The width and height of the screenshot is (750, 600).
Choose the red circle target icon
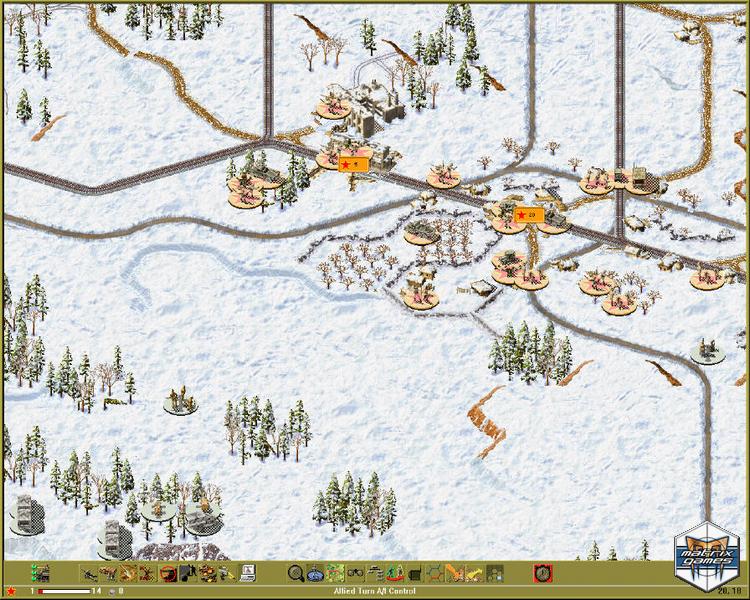pyautogui.click(x=167, y=573)
